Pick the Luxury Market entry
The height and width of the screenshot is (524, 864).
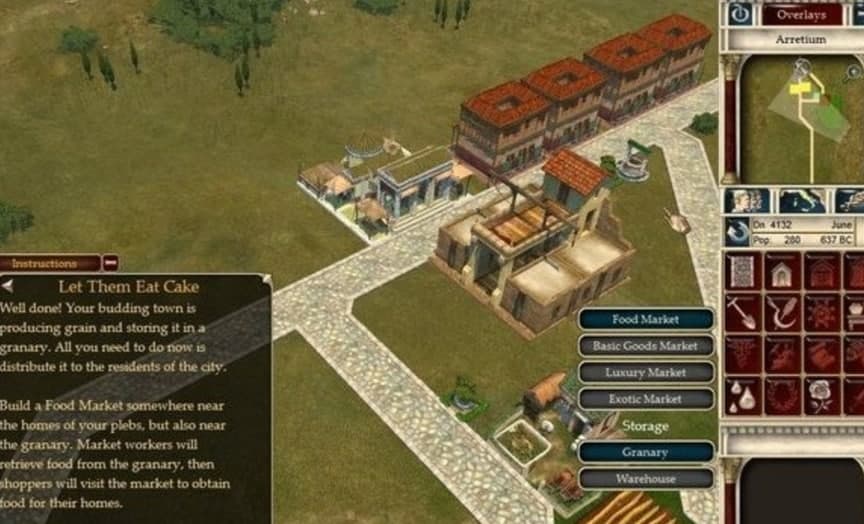(x=646, y=372)
